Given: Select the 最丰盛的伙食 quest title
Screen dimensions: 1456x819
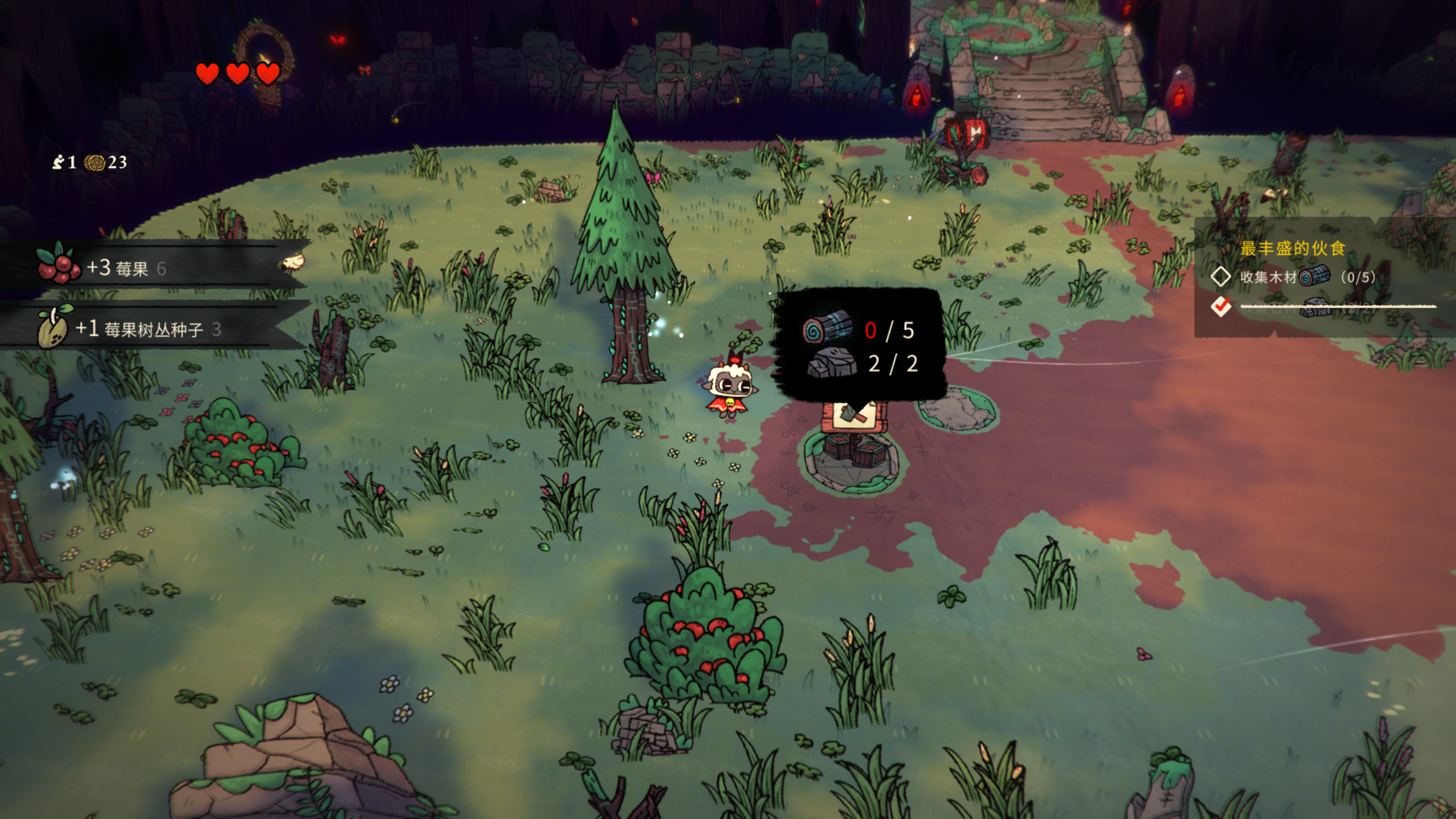Looking at the screenshot, I should tap(1292, 249).
